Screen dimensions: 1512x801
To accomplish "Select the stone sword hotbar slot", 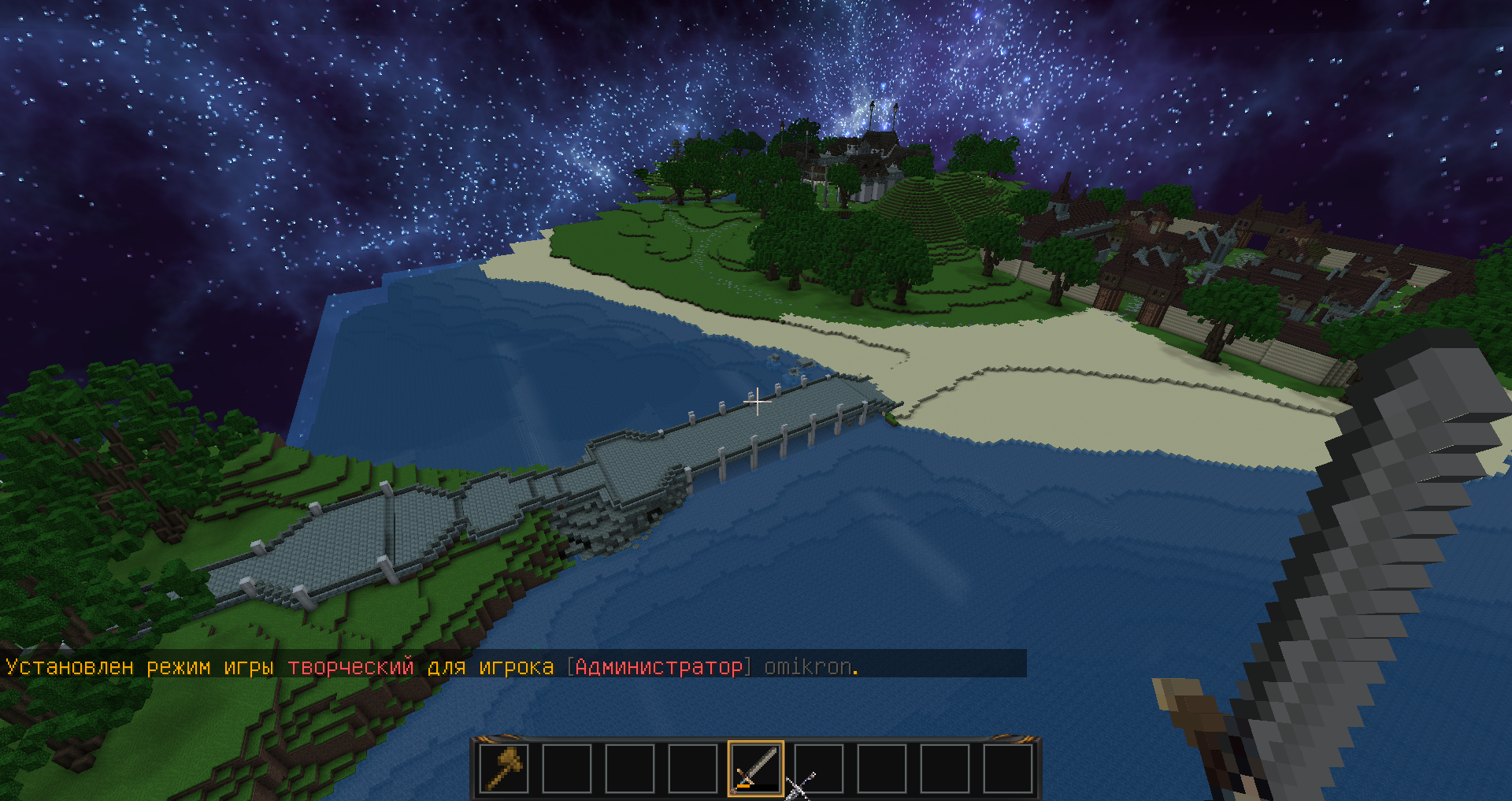I will [x=756, y=768].
